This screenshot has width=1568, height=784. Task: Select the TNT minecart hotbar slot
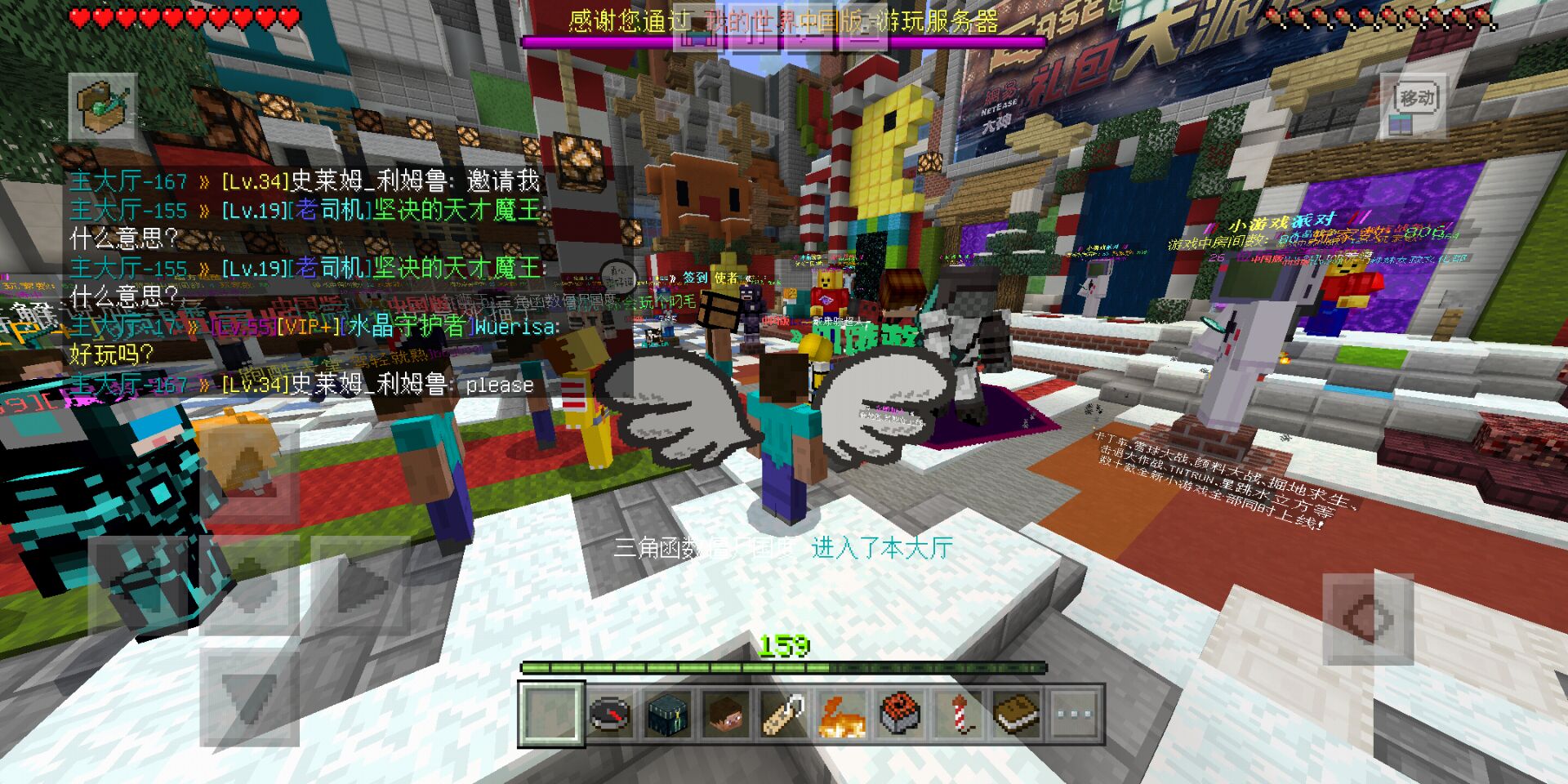tap(900, 715)
